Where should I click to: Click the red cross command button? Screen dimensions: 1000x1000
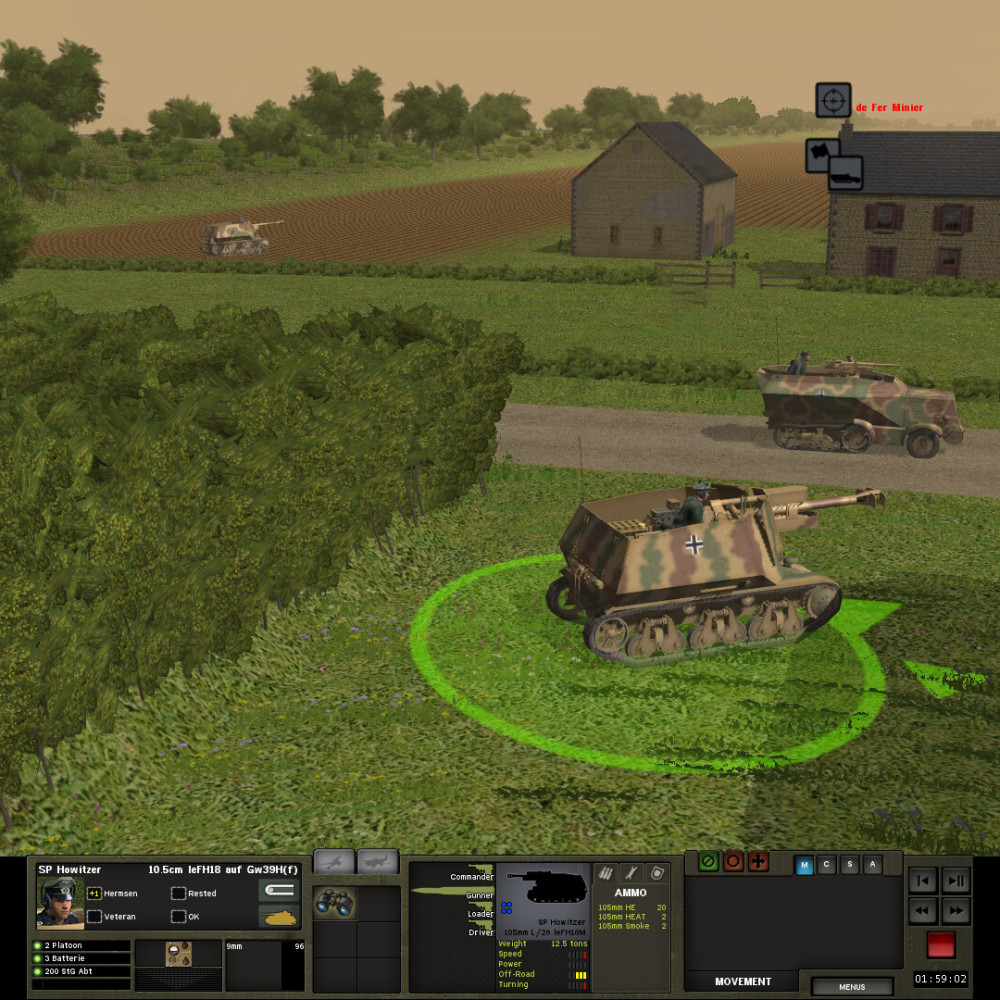coord(758,861)
